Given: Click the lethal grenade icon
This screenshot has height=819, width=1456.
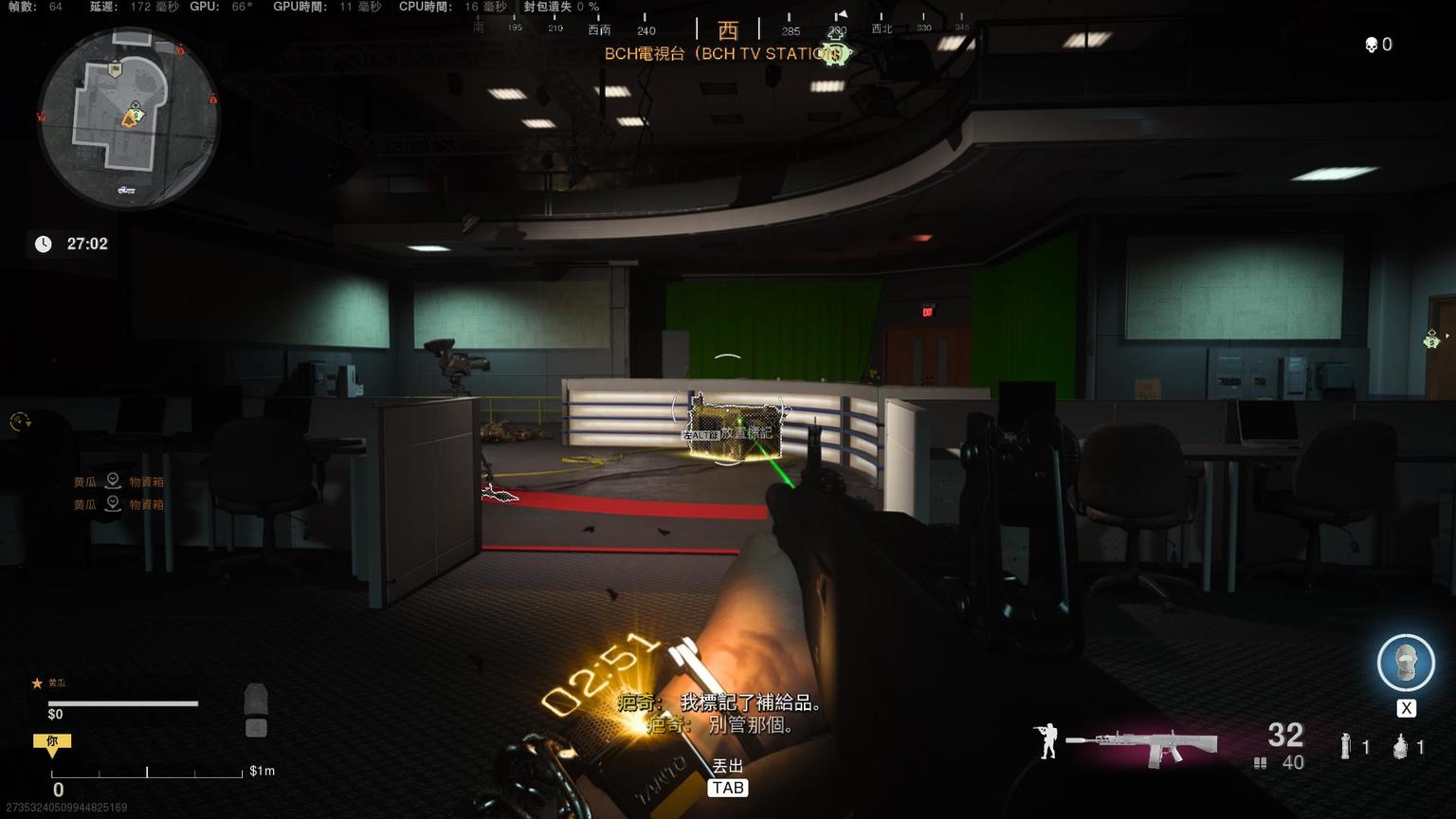Looking at the screenshot, I should pos(1400,747).
